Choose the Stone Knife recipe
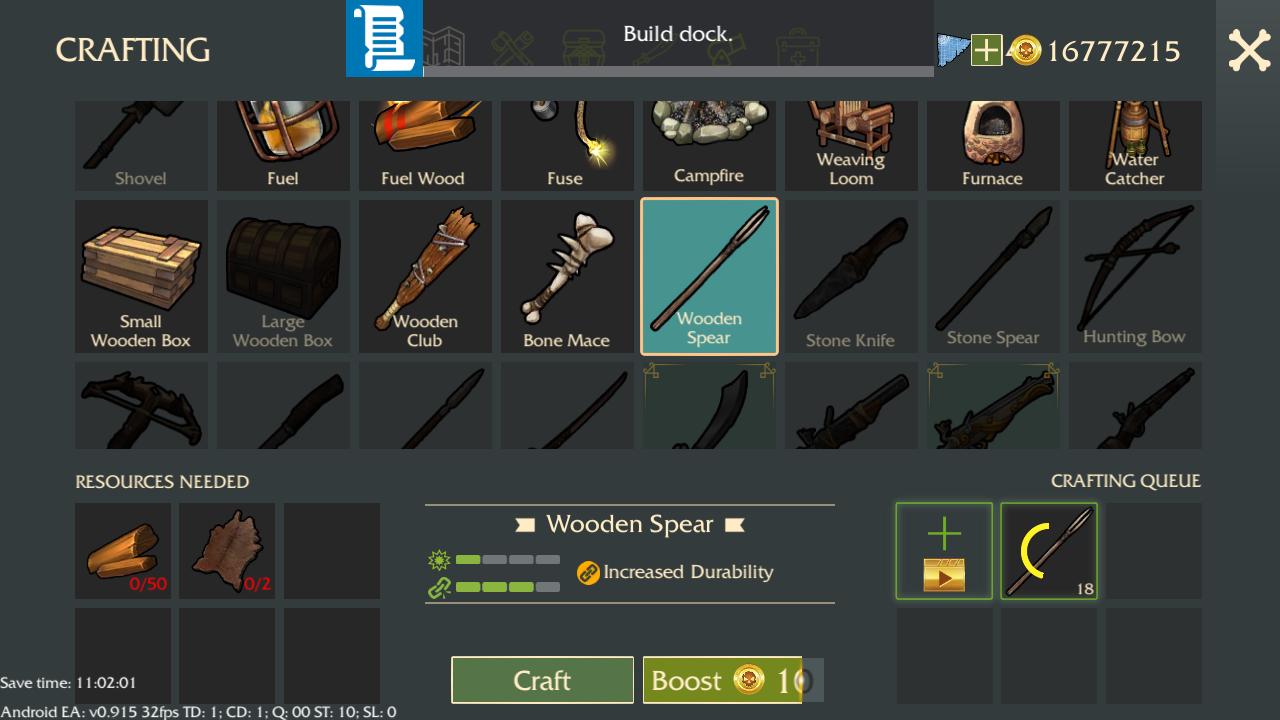This screenshot has height=720, width=1280. pyautogui.click(x=851, y=276)
